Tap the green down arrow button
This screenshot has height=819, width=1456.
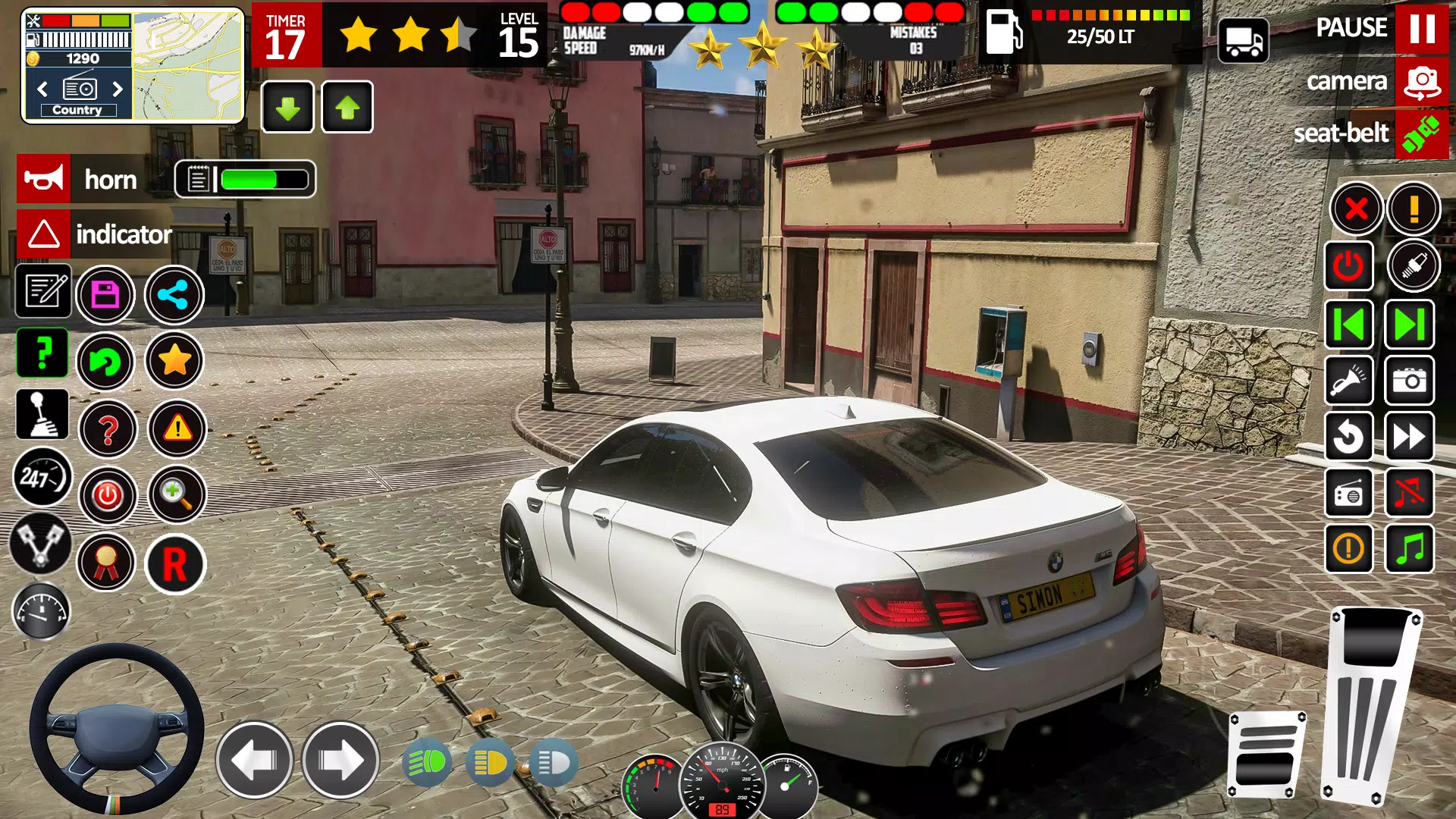click(x=287, y=108)
